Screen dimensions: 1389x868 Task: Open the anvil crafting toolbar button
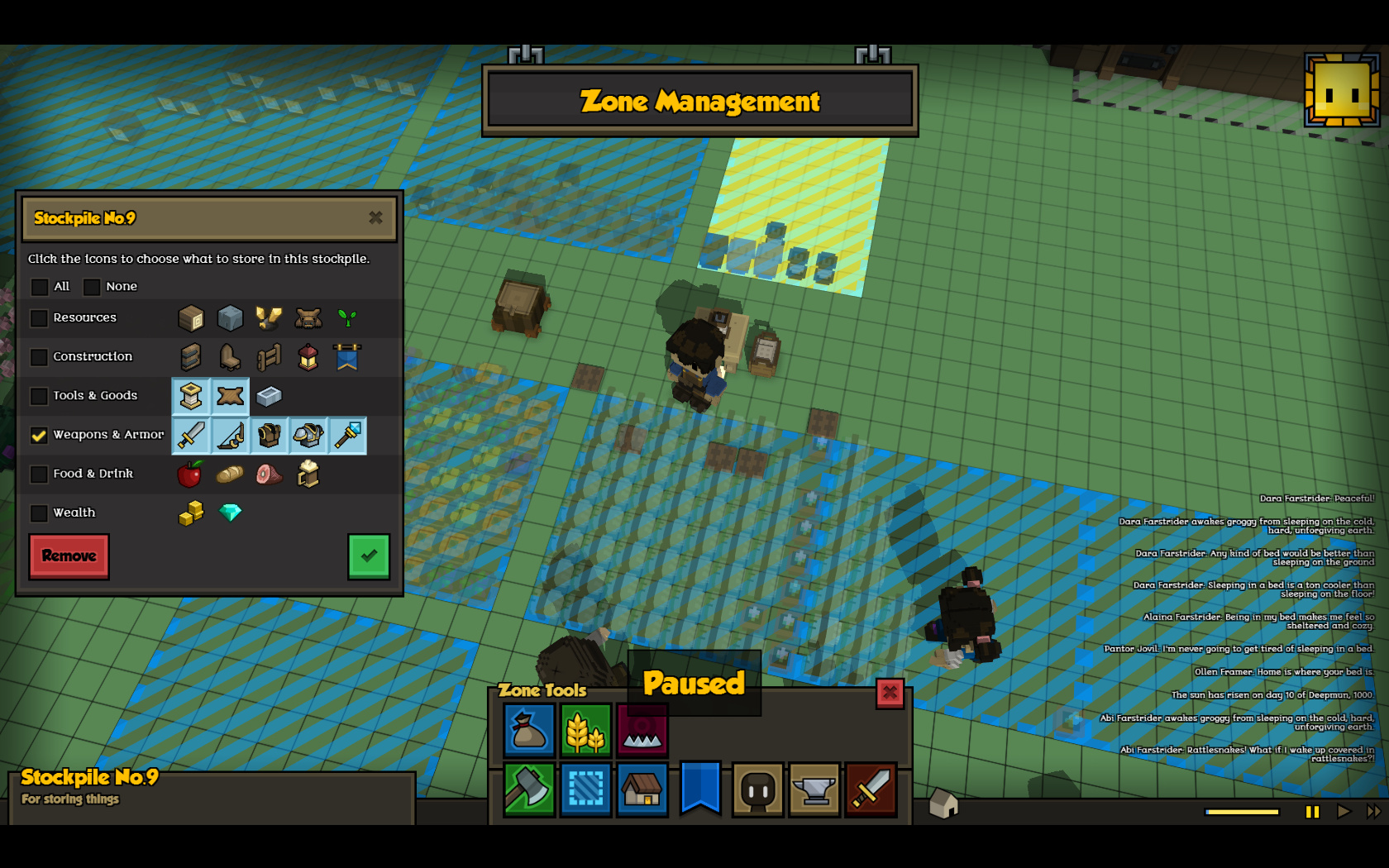tap(814, 789)
